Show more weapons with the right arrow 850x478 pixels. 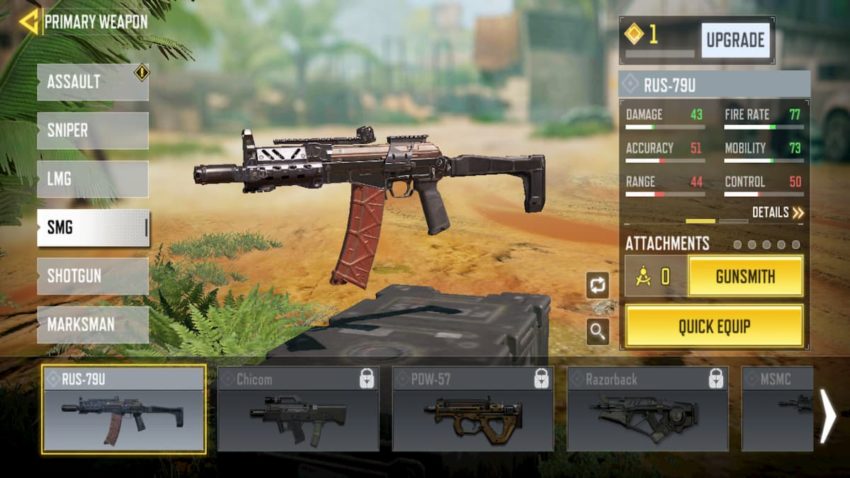tap(828, 416)
